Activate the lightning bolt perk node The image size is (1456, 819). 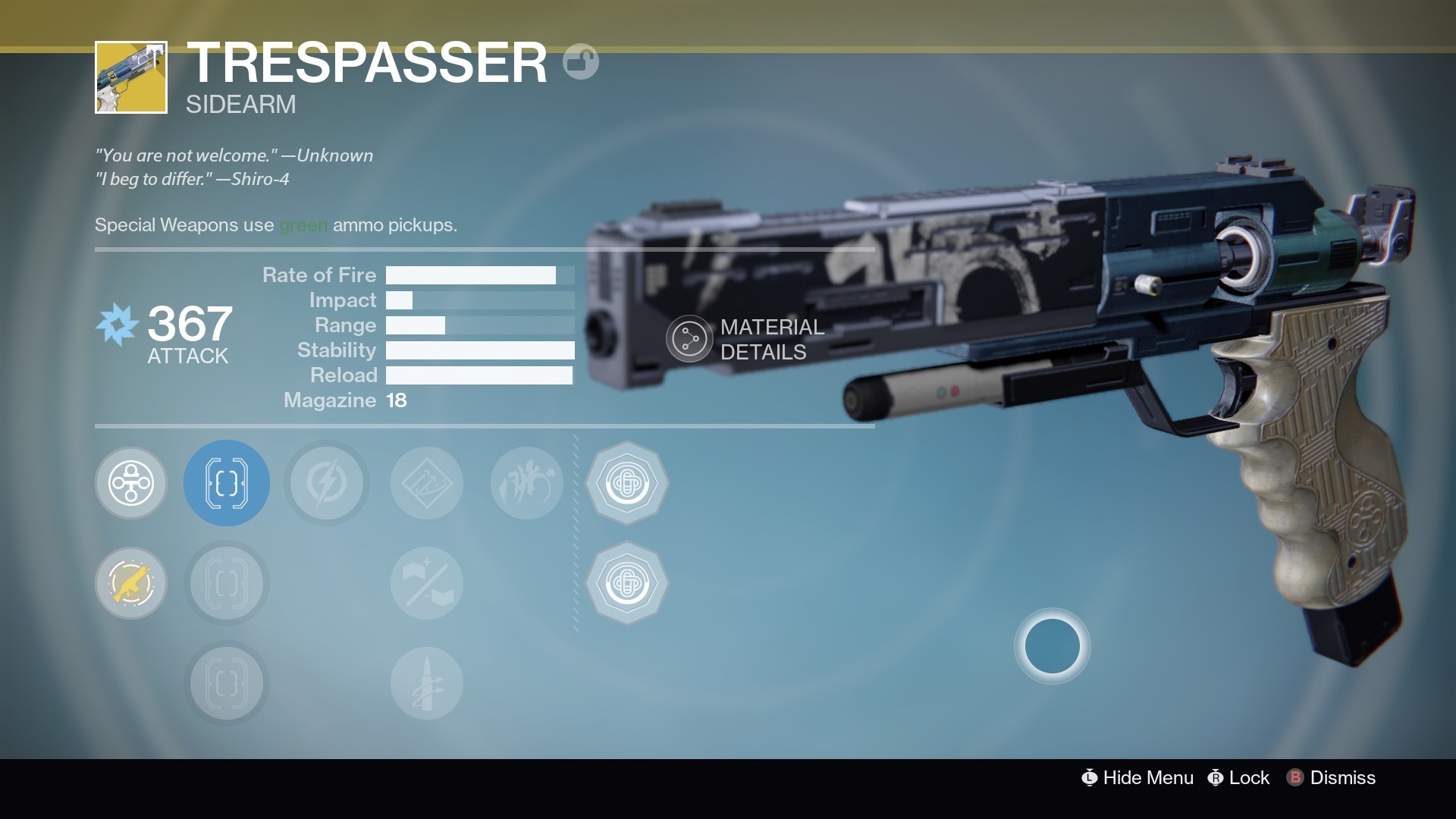(x=327, y=483)
